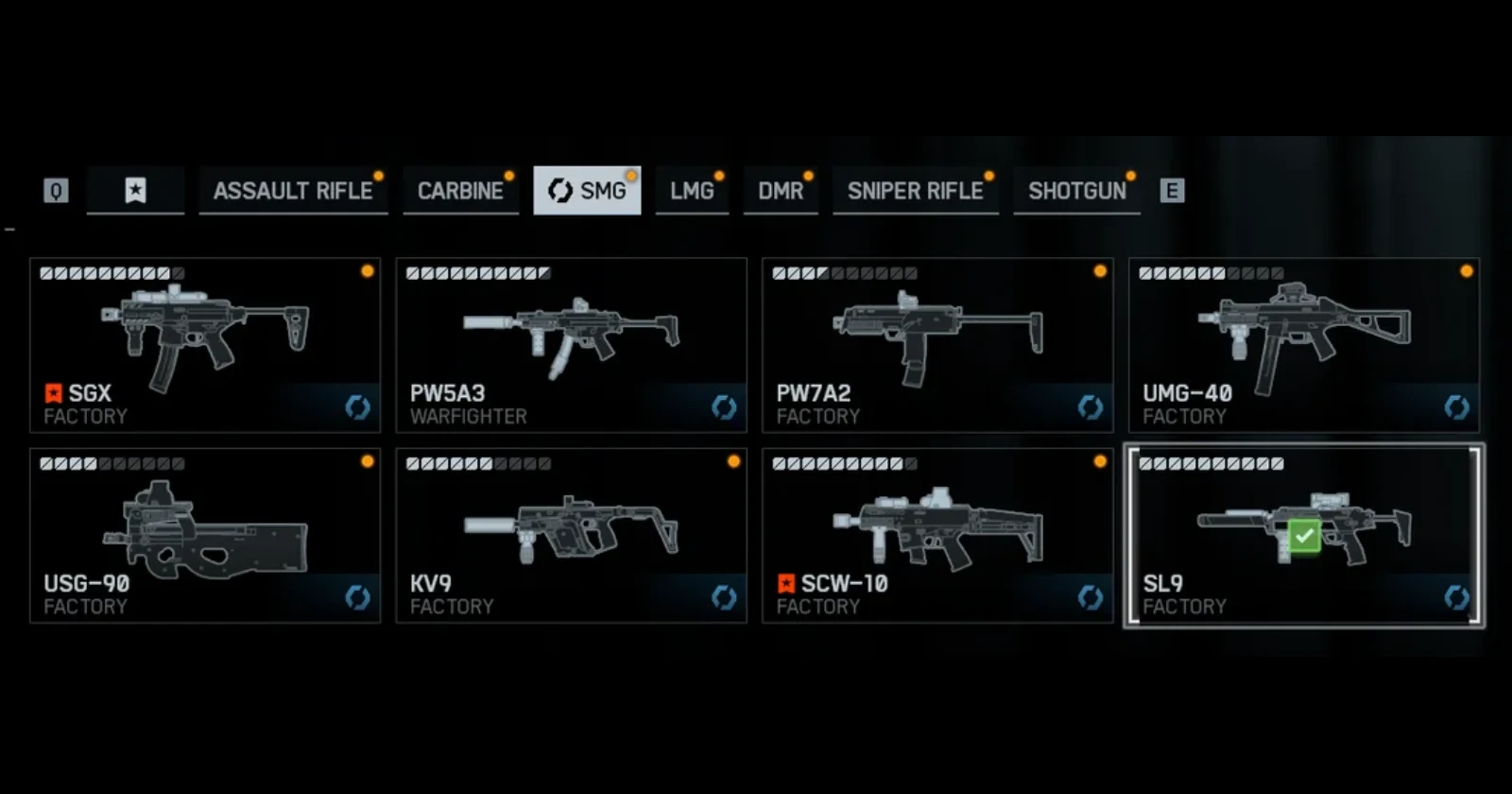The width and height of the screenshot is (1512, 794).
Task: Click the swap icon on the KV9 card
Action: tap(724, 597)
